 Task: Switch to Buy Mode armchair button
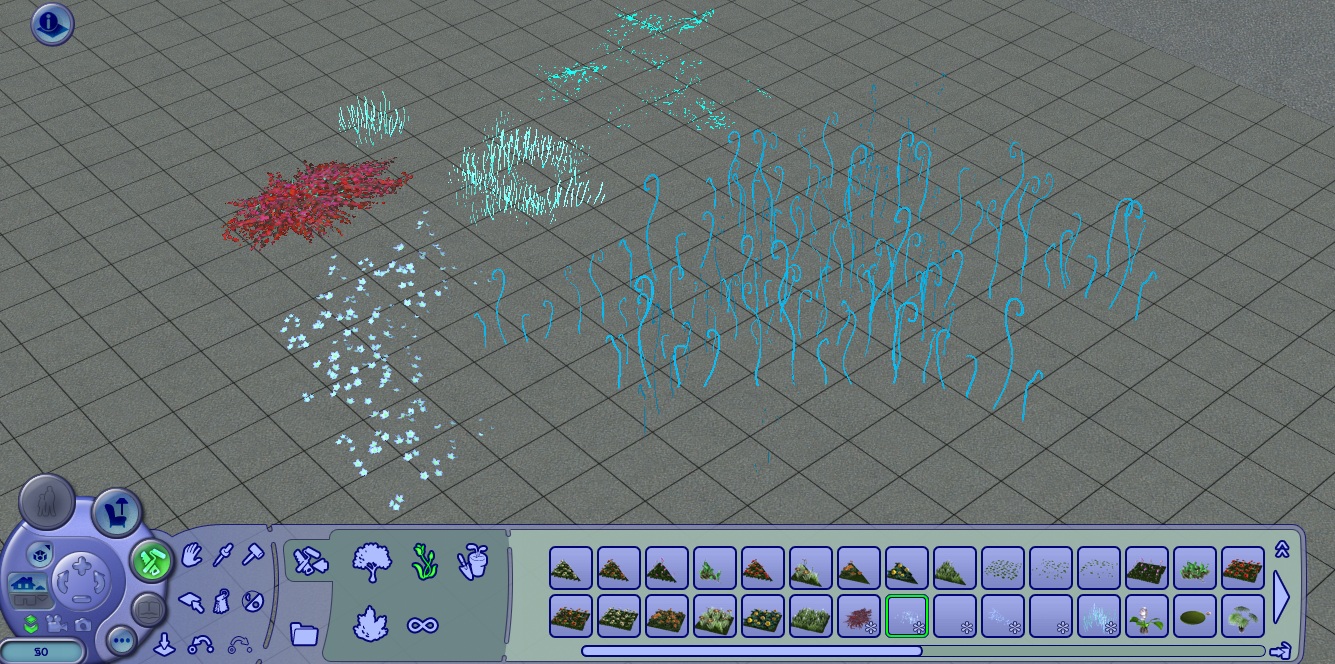[117, 514]
